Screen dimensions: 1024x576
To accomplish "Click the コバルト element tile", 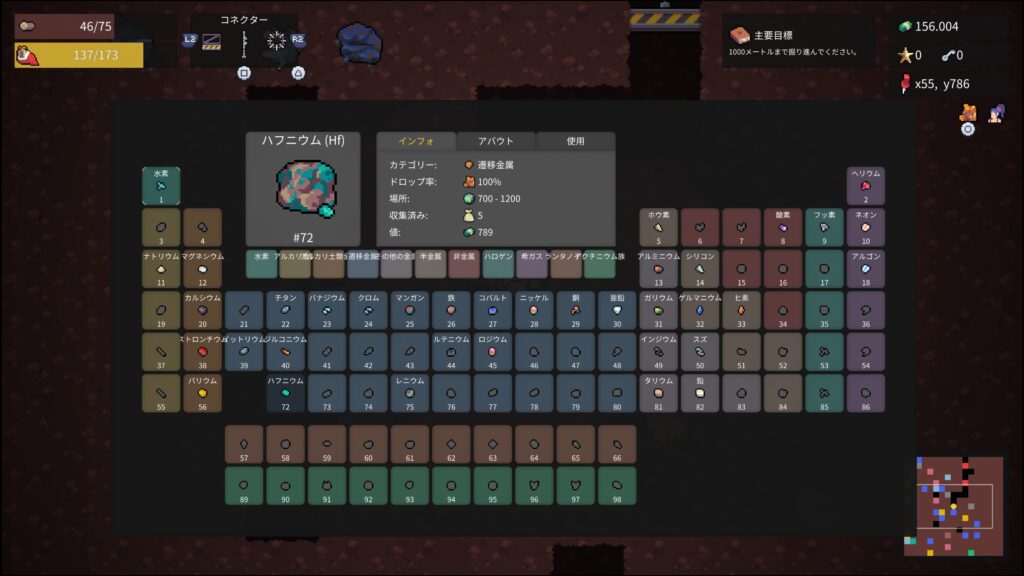I will (x=492, y=311).
